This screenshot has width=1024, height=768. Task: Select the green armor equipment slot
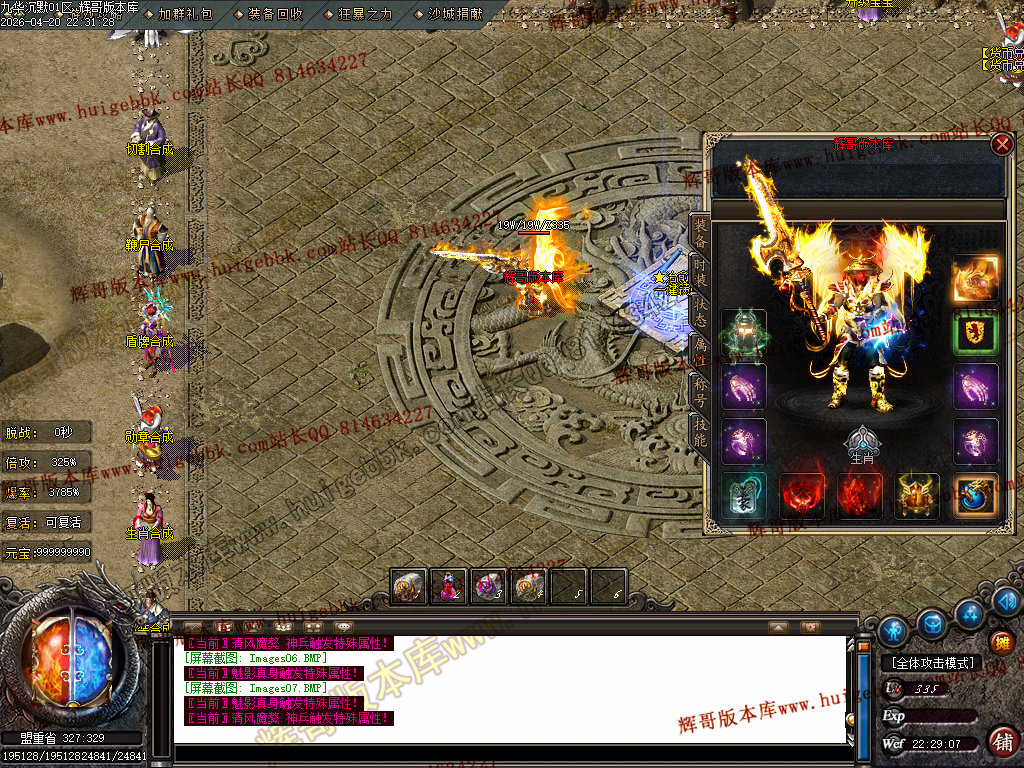pyautogui.click(x=744, y=333)
